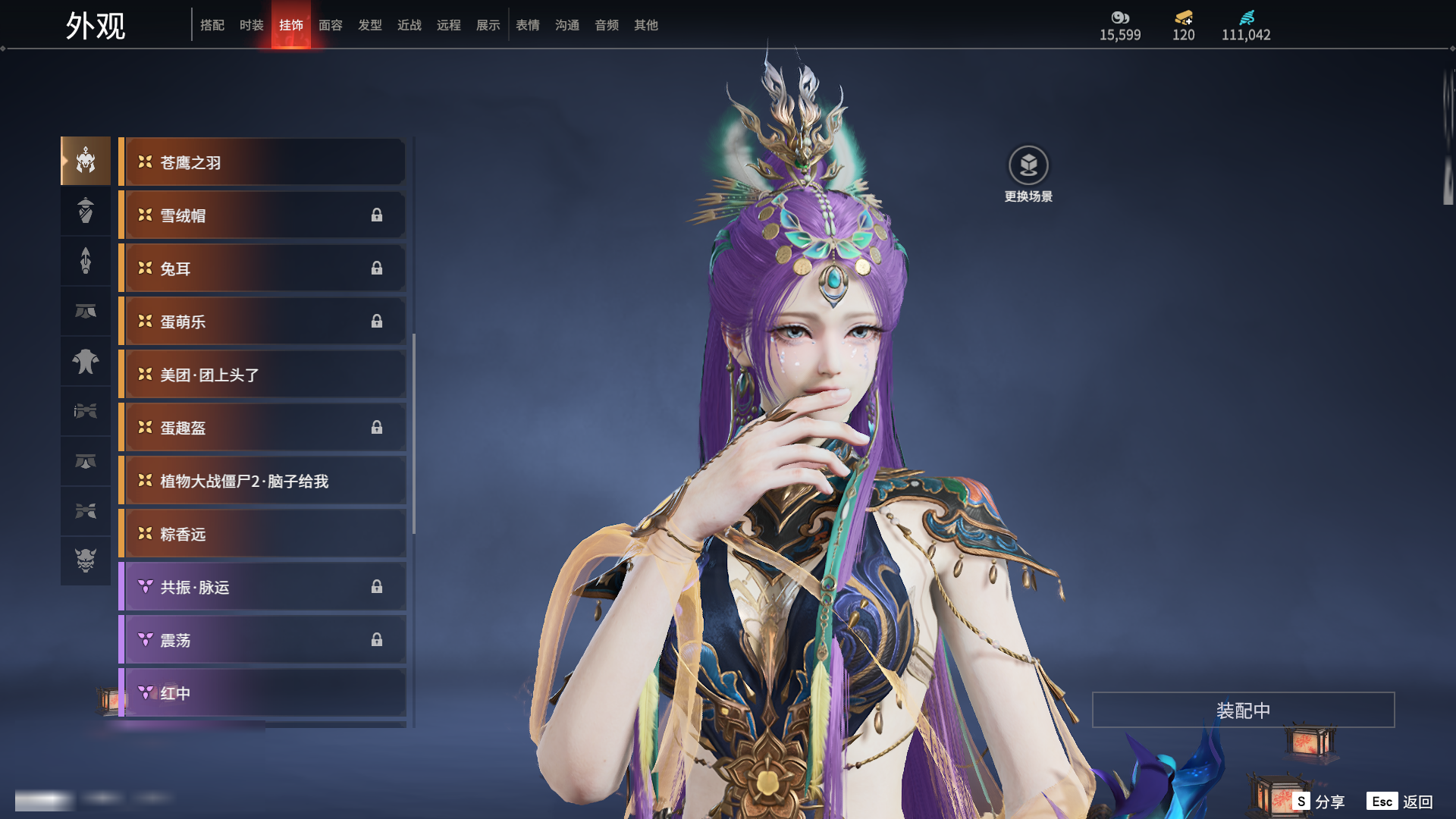Screen dimensions: 1456x819
Task: Click the 装配中 equip button
Action: (x=1243, y=710)
